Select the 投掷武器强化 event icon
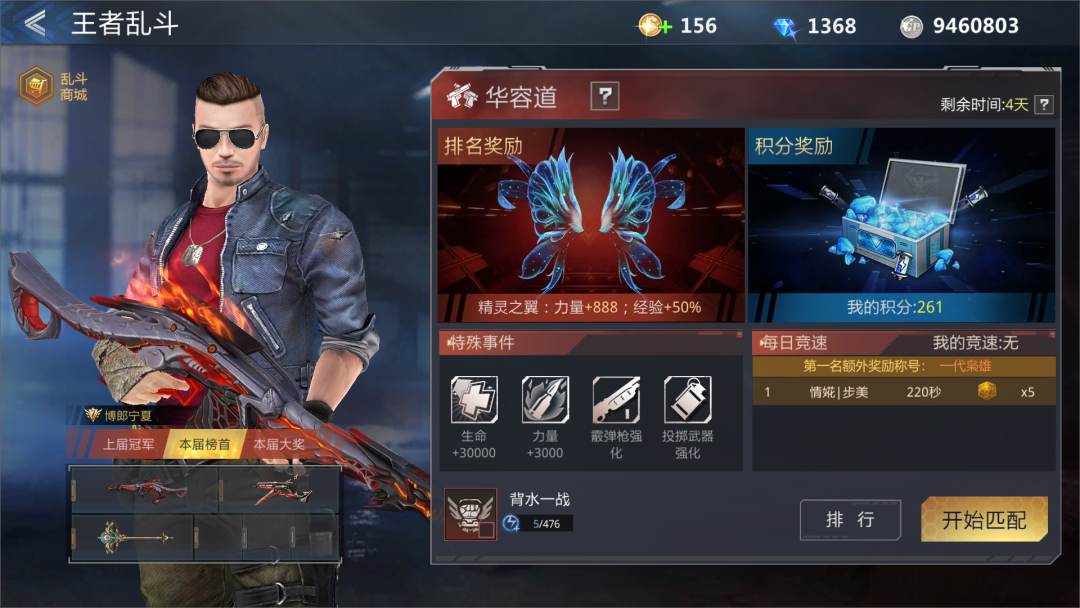The image size is (1080, 608). coord(687,400)
